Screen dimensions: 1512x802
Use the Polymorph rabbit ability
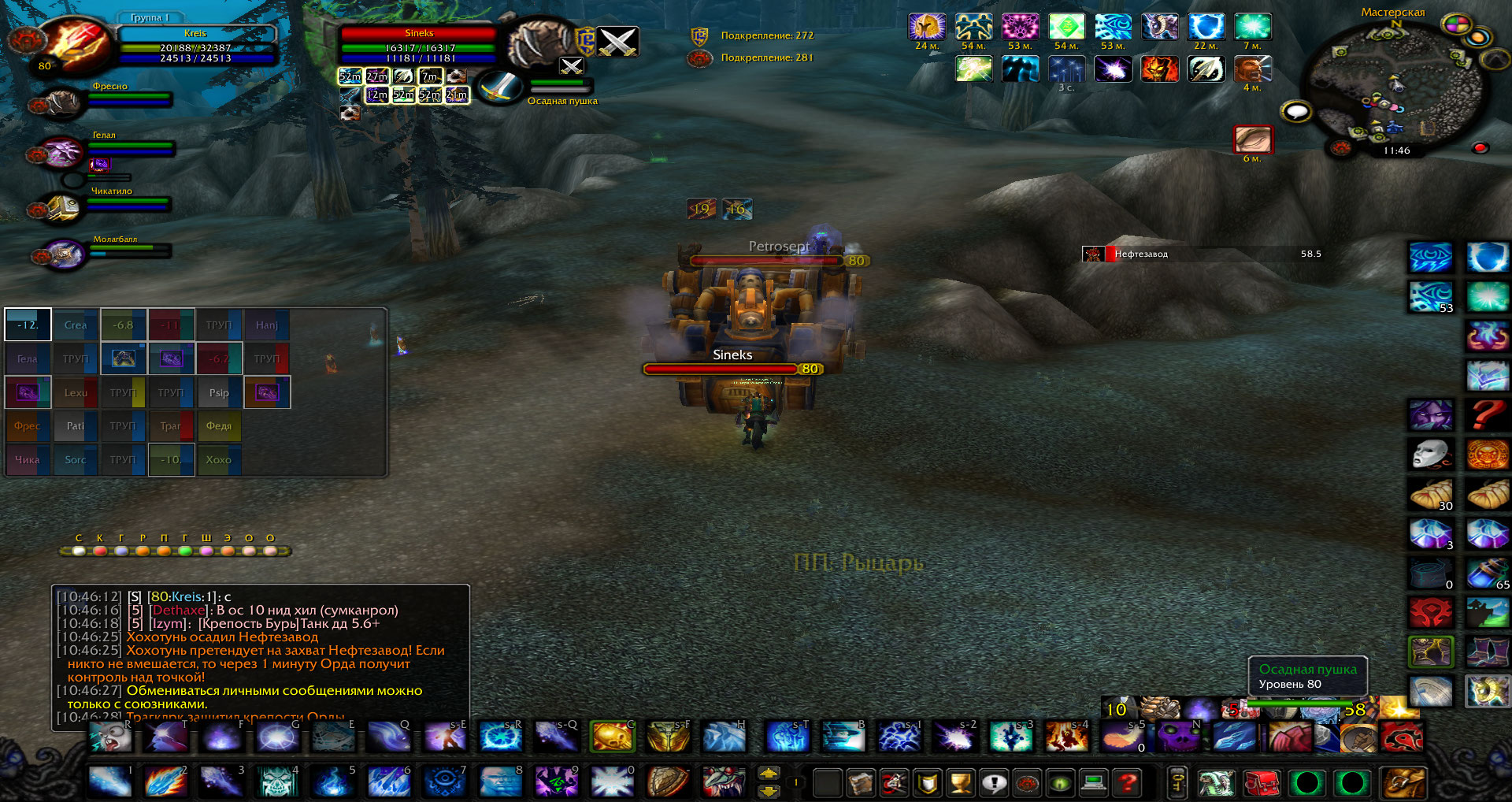pos(109,738)
